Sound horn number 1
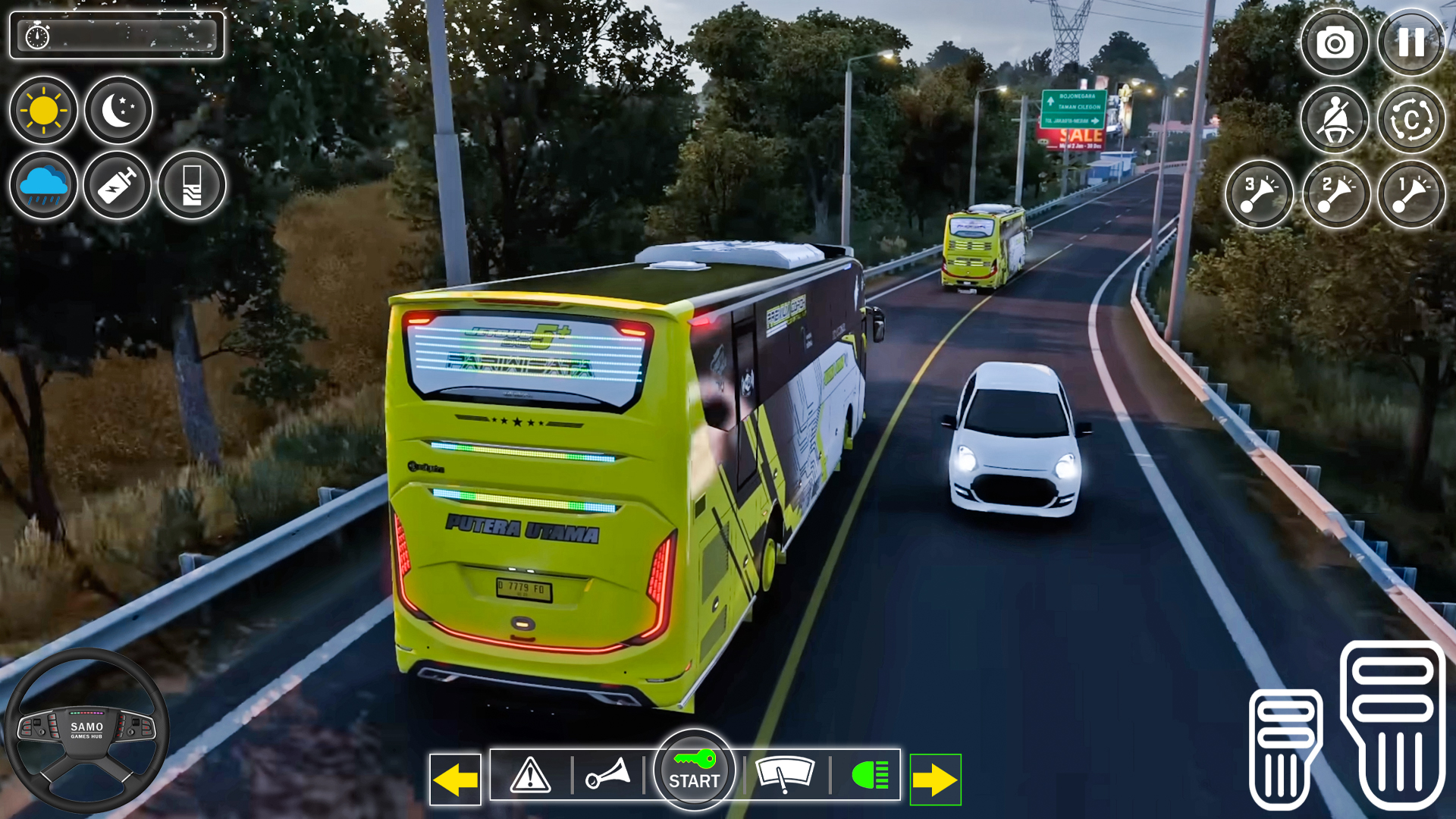Viewport: 1456px width, 819px height. click(1411, 195)
